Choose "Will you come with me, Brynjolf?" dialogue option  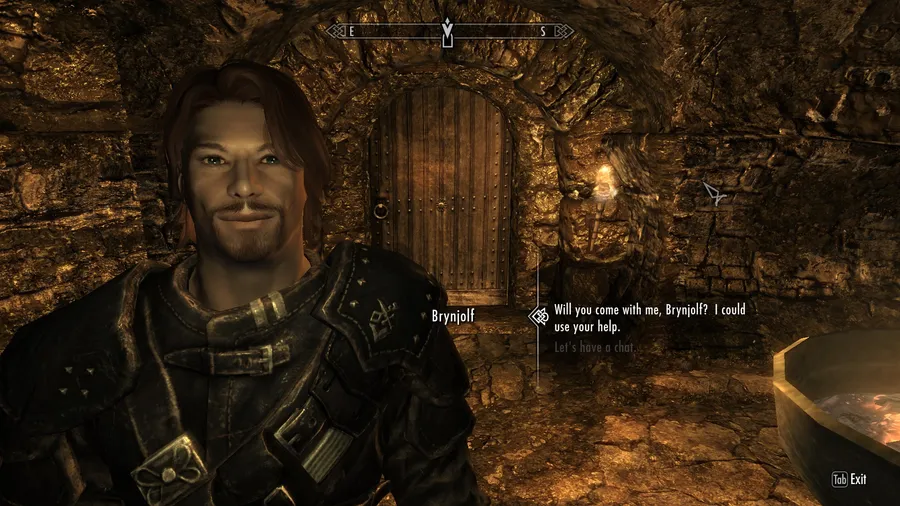click(649, 318)
